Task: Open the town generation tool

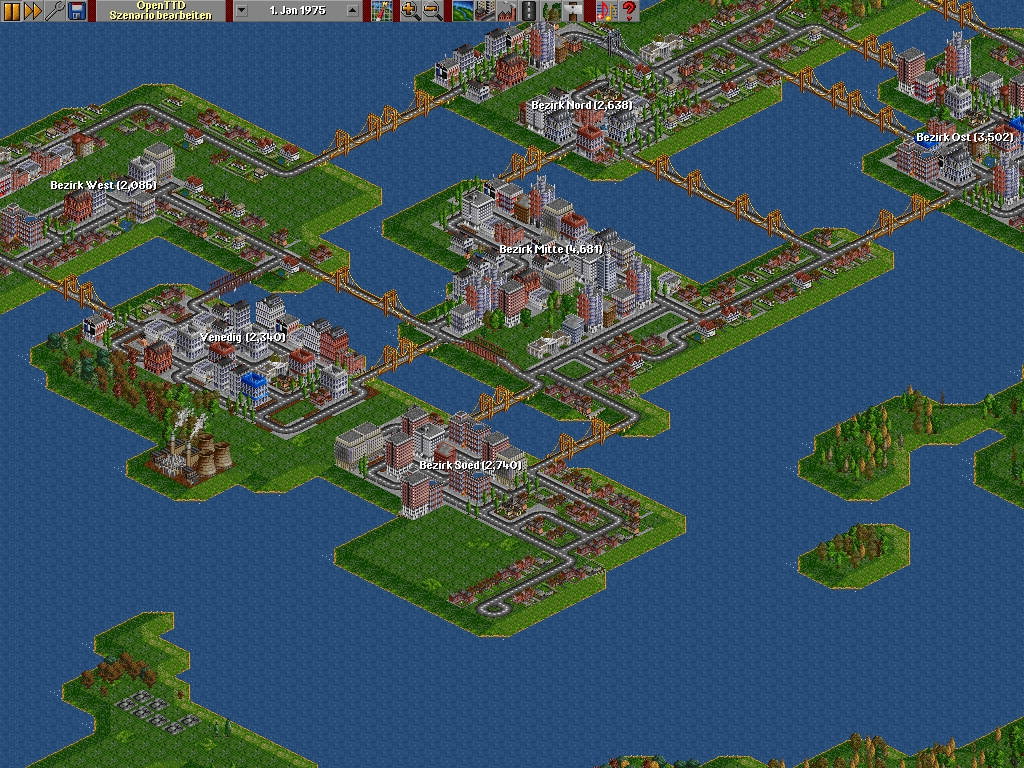Action: coord(484,11)
